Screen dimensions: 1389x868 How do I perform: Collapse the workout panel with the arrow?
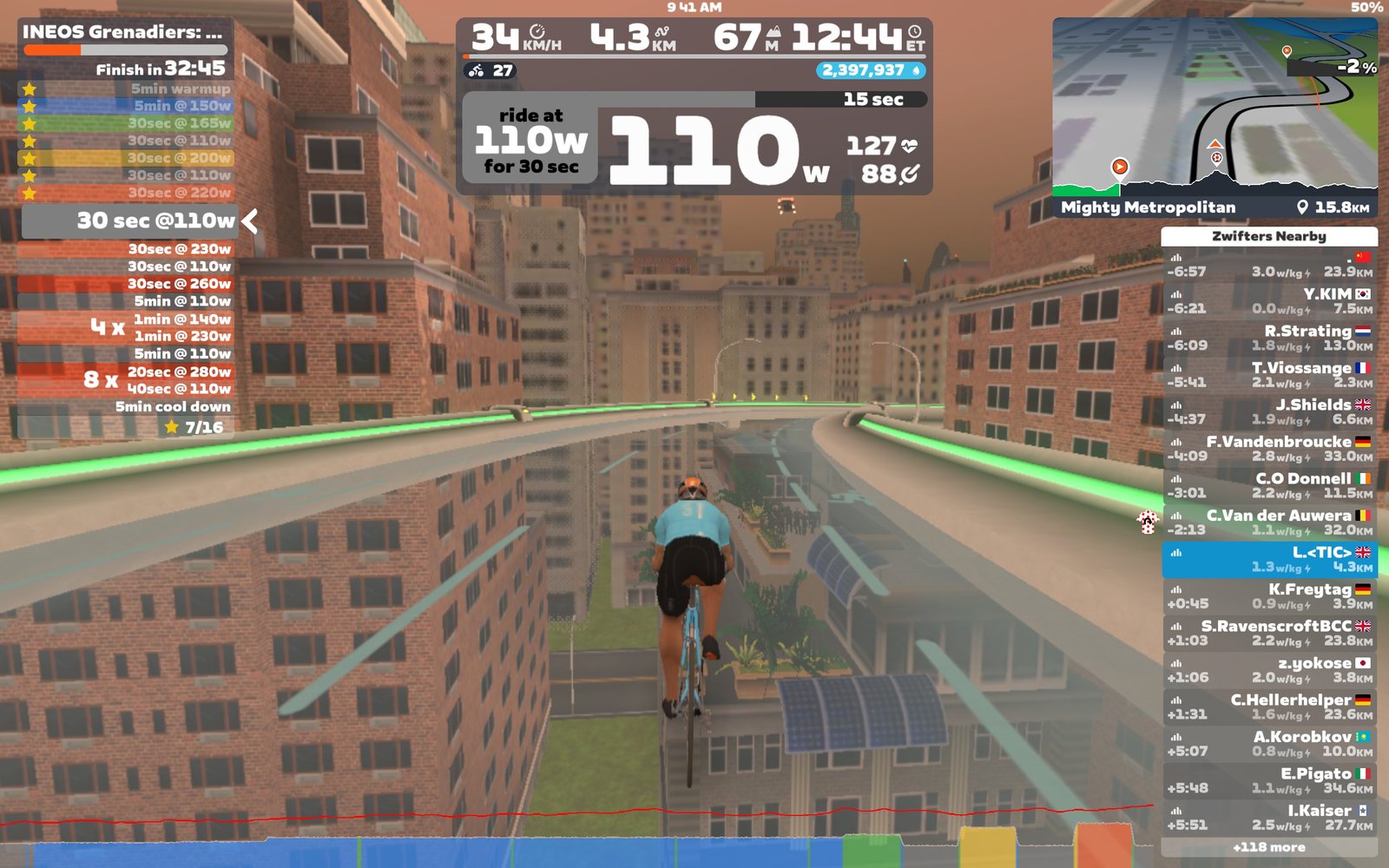(250, 221)
